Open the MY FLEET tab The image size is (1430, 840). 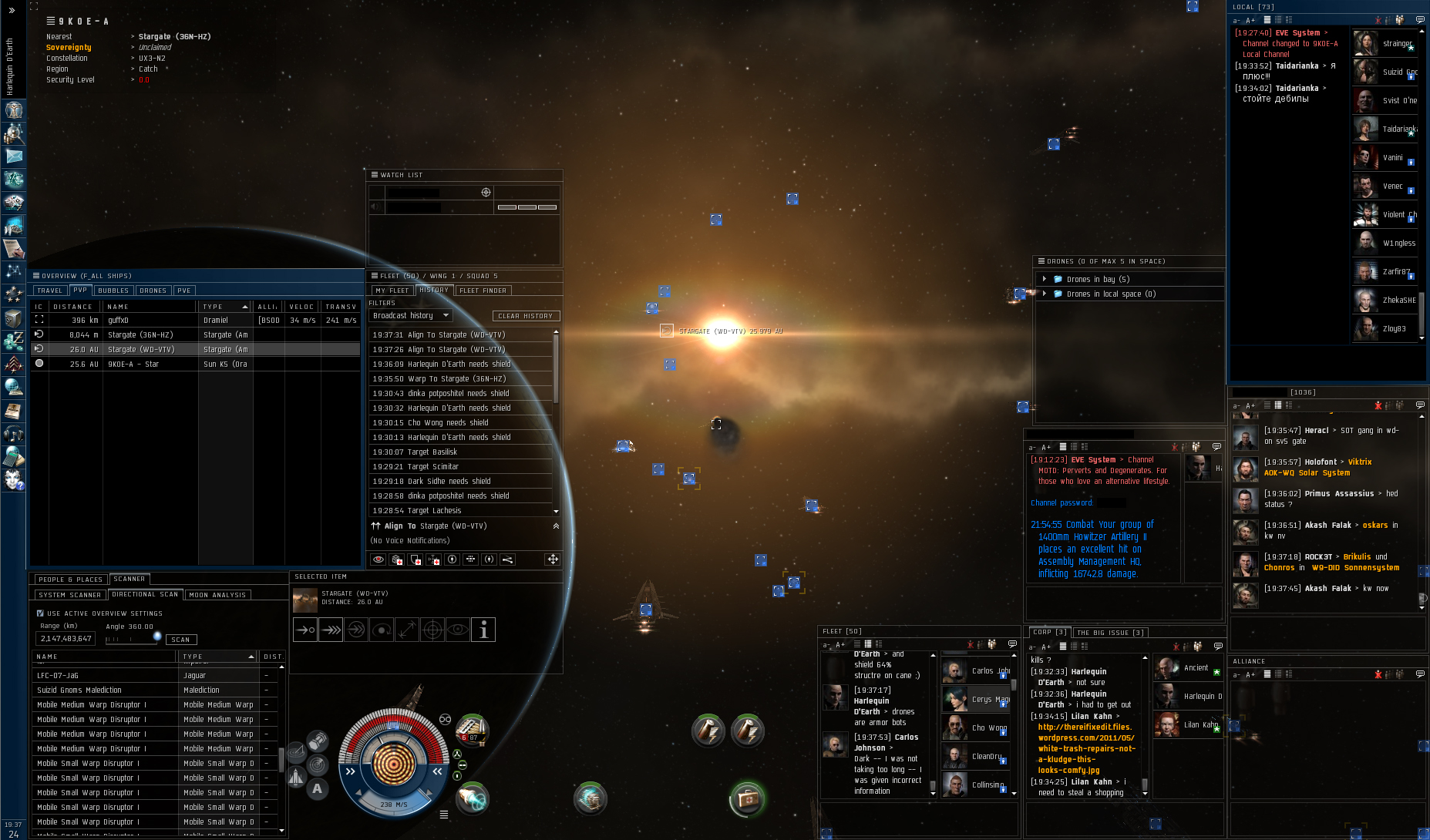point(392,291)
